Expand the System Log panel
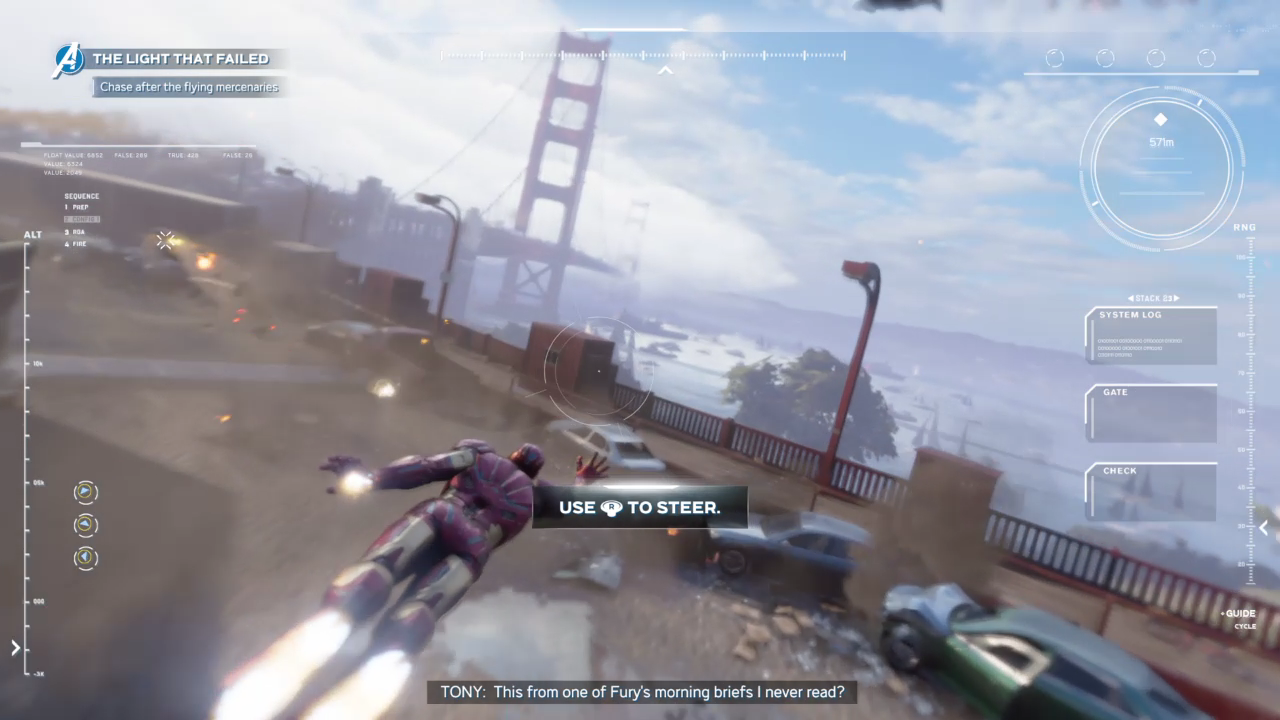Screen dimensions: 1280x720 [1151, 336]
